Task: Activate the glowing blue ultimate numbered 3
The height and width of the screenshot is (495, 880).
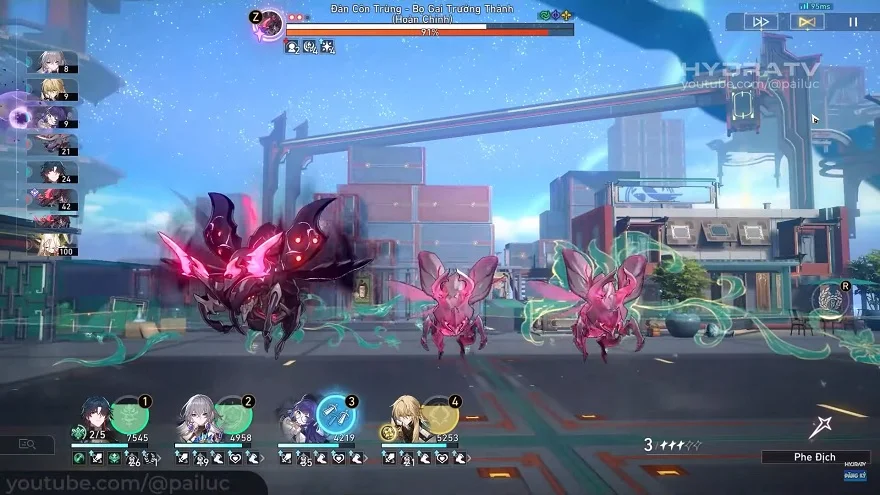Action: click(x=337, y=414)
